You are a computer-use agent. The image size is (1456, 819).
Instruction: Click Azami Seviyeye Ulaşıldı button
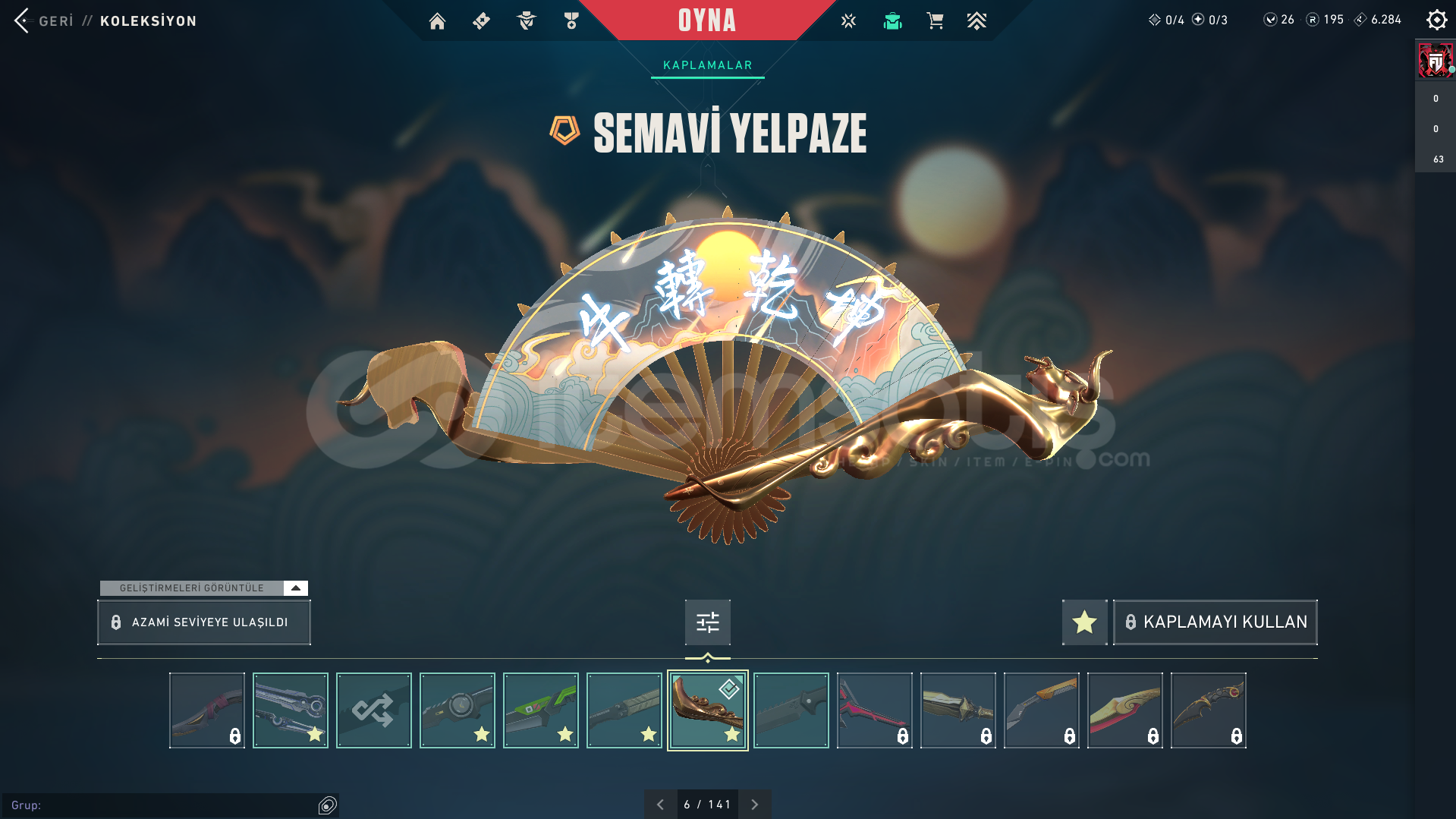[204, 622]
